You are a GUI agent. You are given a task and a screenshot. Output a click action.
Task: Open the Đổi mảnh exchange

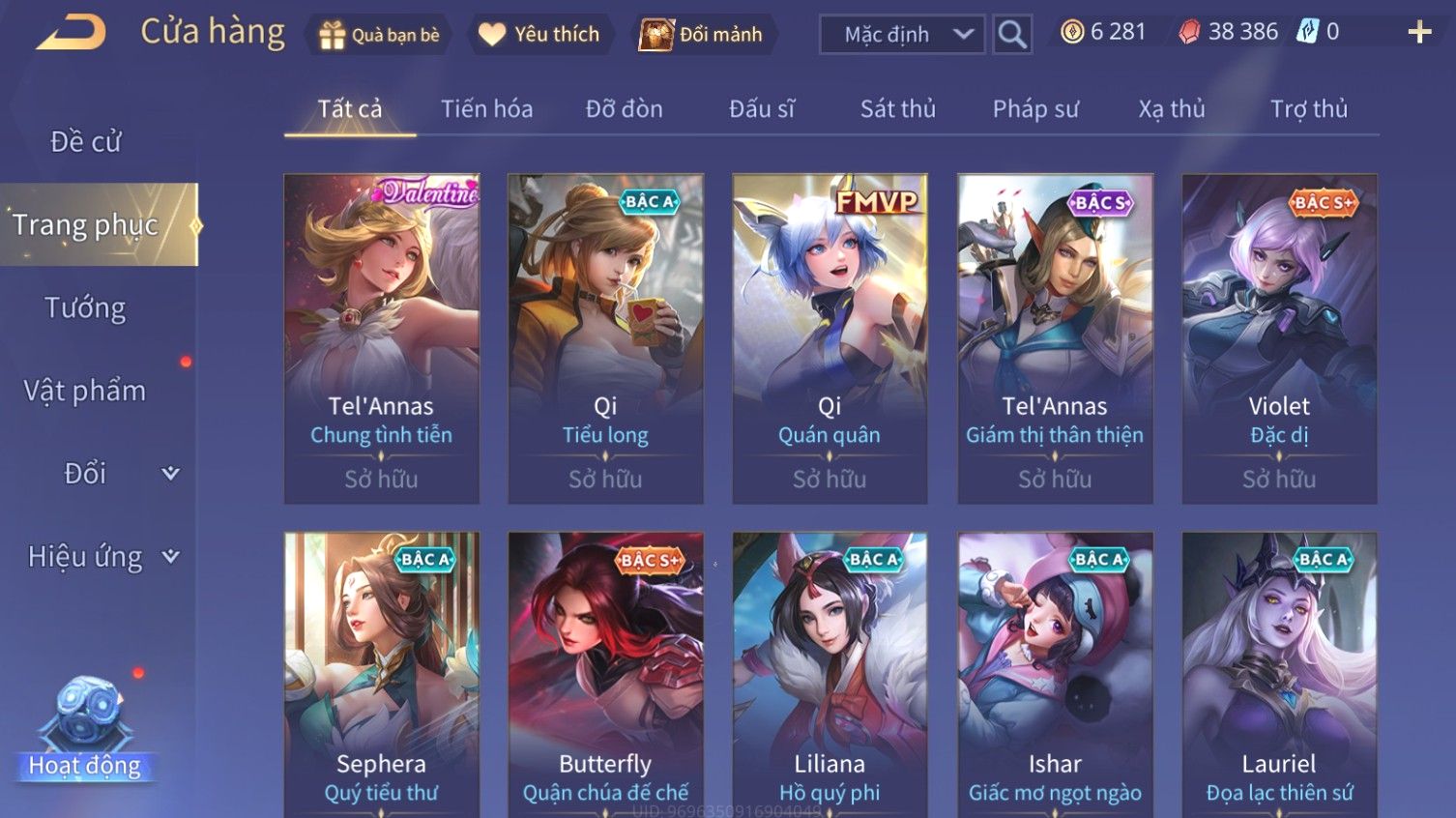tap(703, 35)
